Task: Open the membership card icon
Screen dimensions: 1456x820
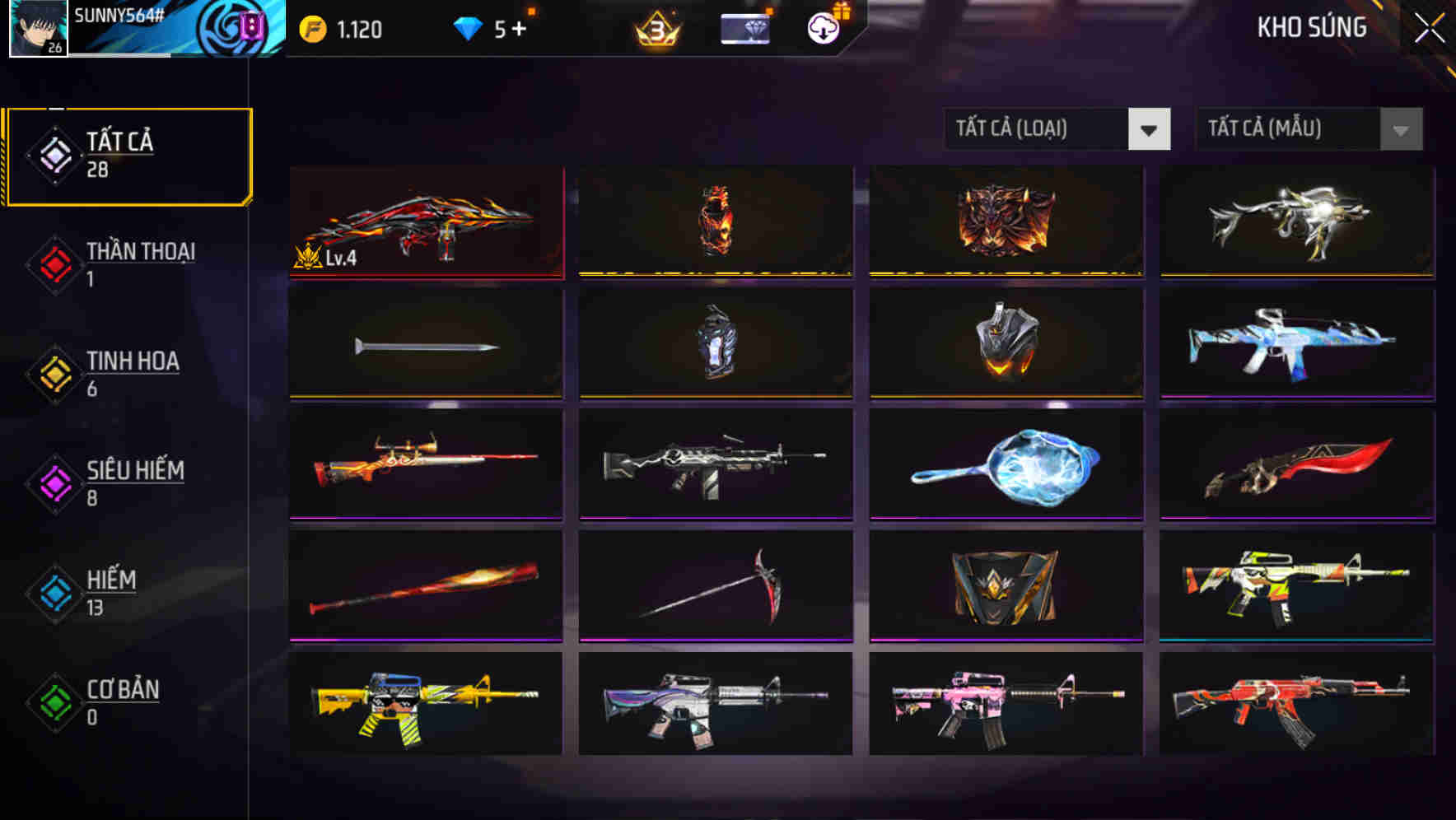Action: tap(744, 27)
